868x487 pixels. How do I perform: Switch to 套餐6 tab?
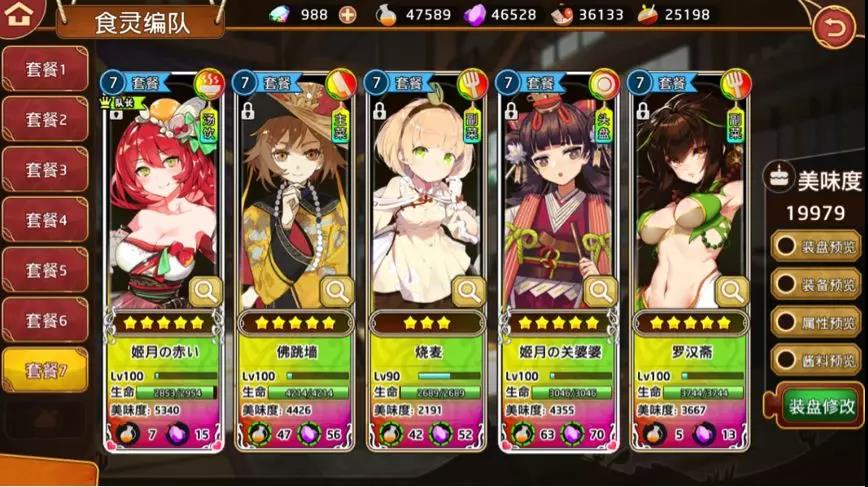click(x=46, y=321)
